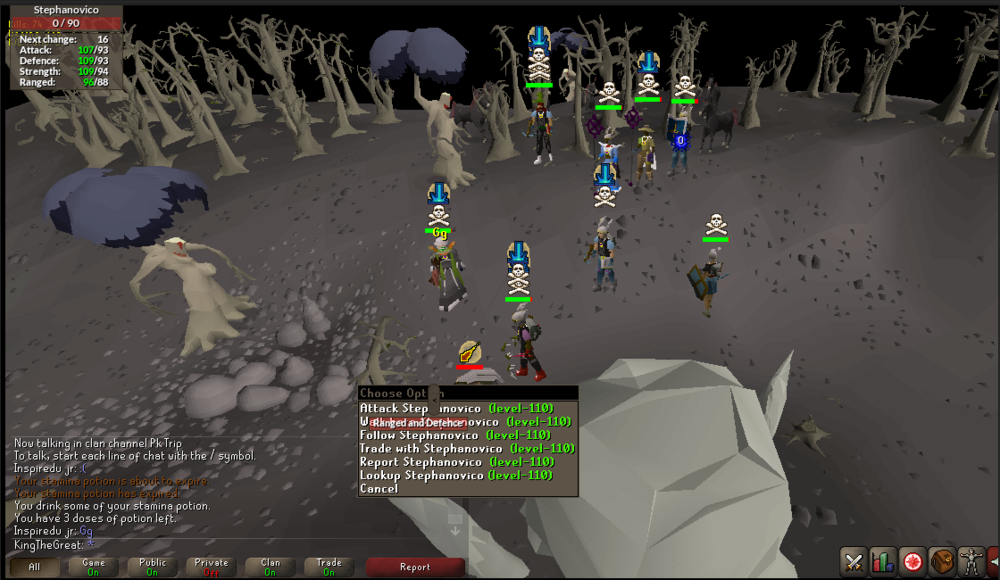Cancel the Choose Option menu
1000x580 pixels.
(x=379, y=489)
